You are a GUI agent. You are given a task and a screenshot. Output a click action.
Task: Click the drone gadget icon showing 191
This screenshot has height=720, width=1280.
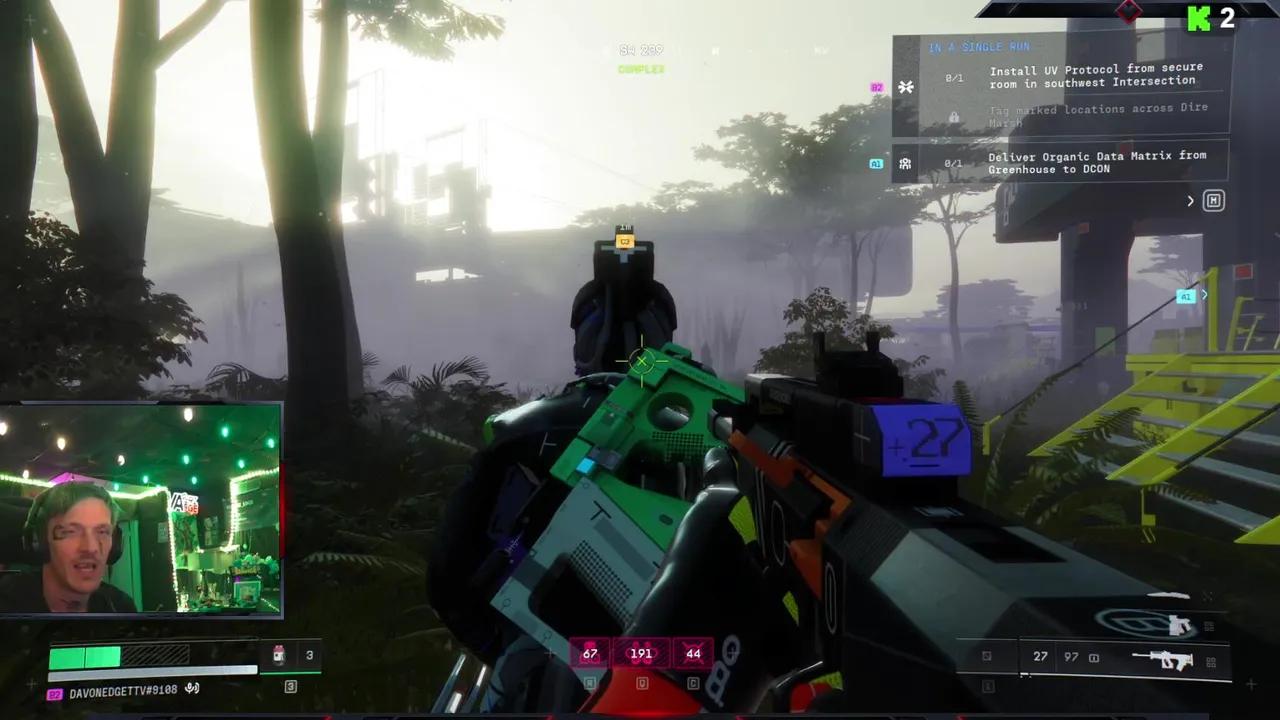click(x=641, y=652)
